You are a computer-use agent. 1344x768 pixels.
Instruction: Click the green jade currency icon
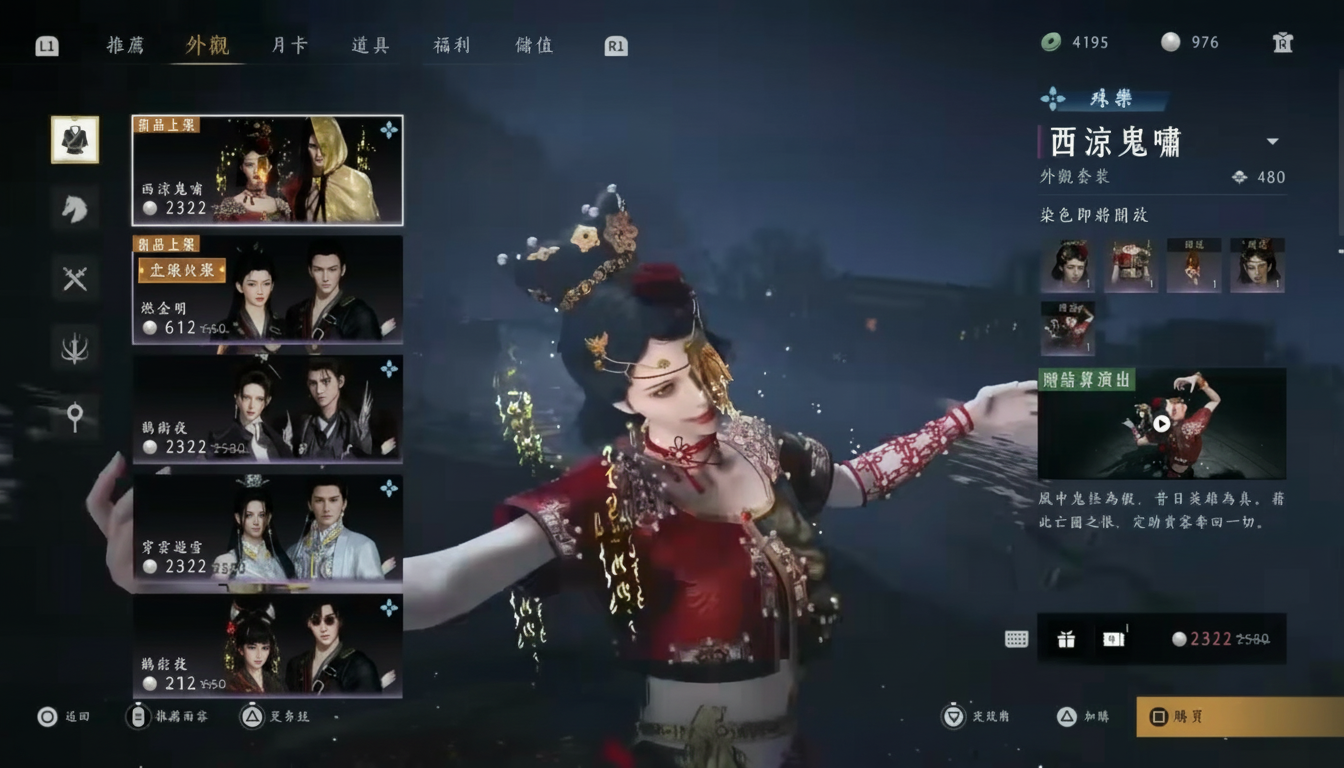[1048, 43]
